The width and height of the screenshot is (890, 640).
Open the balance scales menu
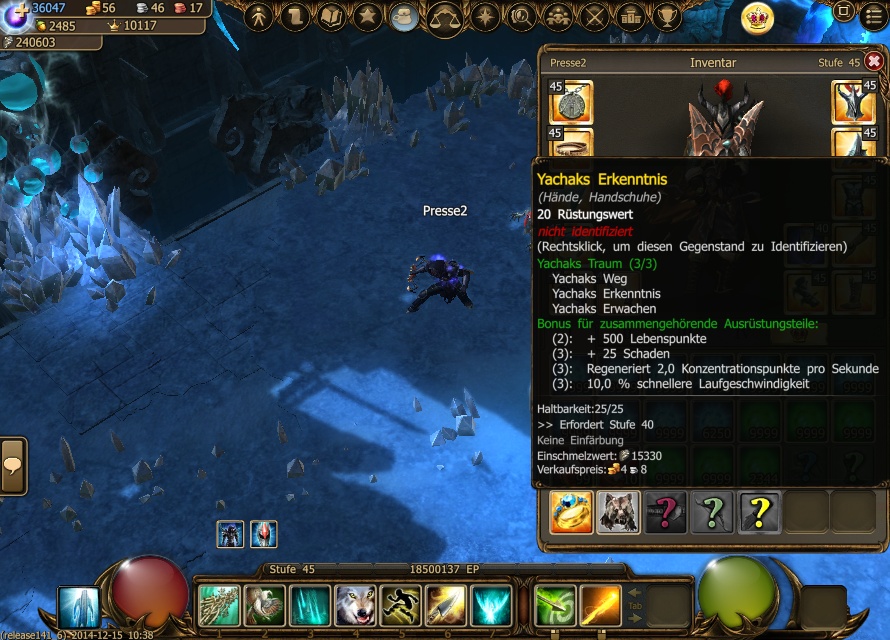445,17
